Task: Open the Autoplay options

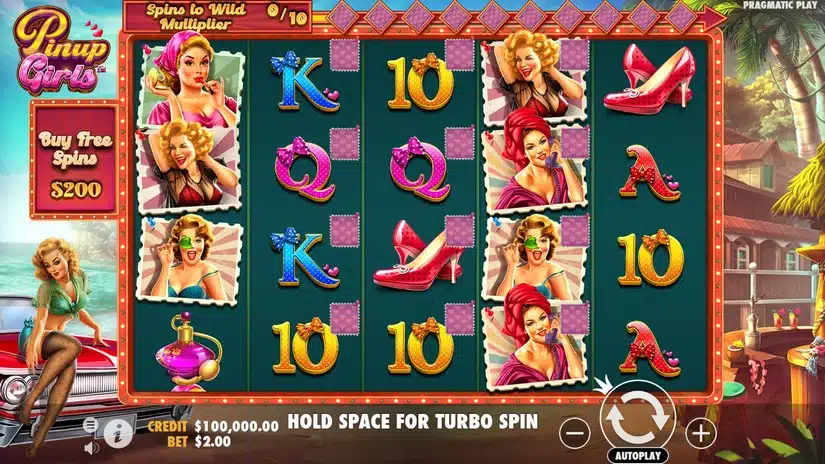Action: point(637,455)
